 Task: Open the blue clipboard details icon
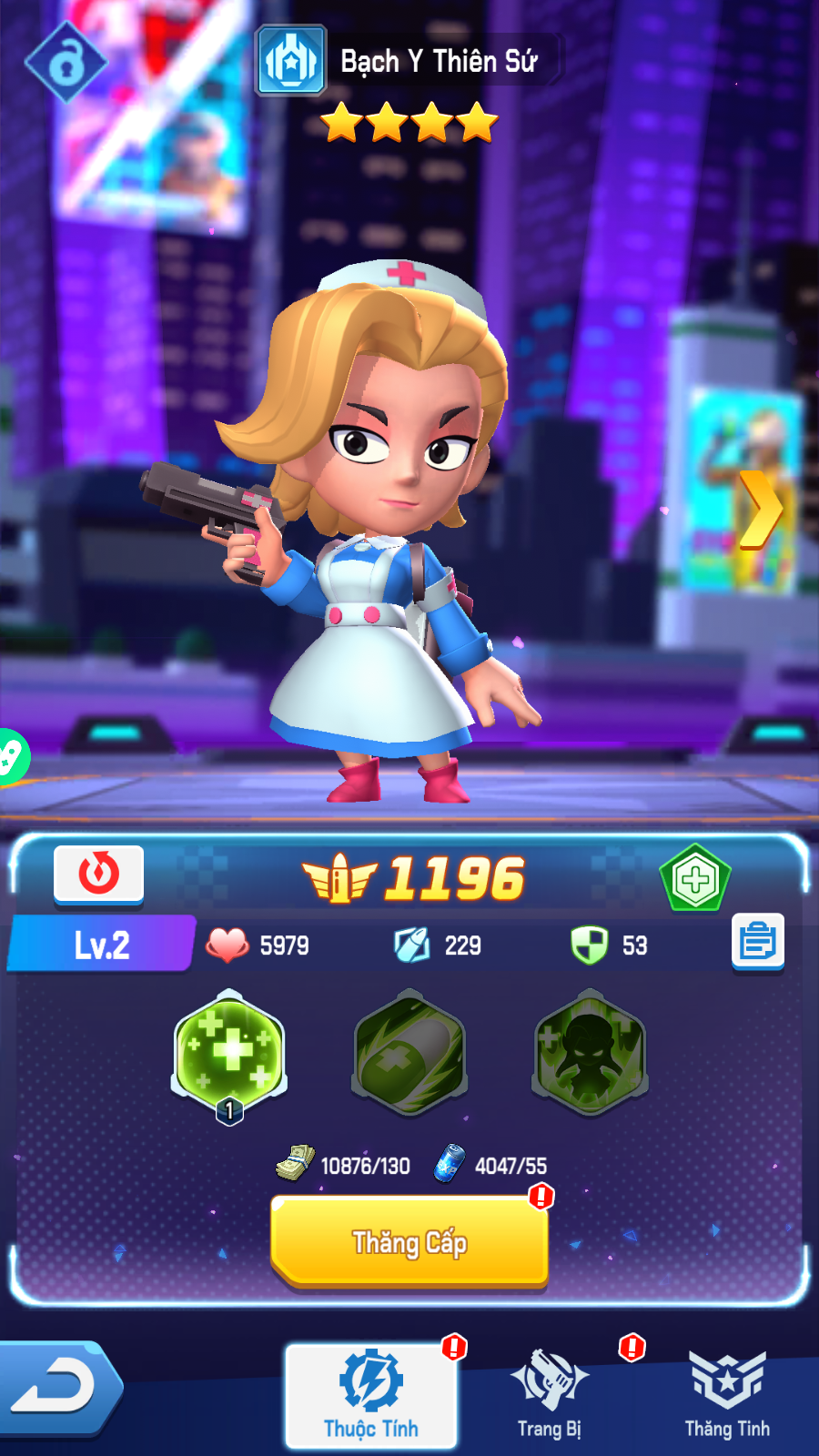[757, 942]
